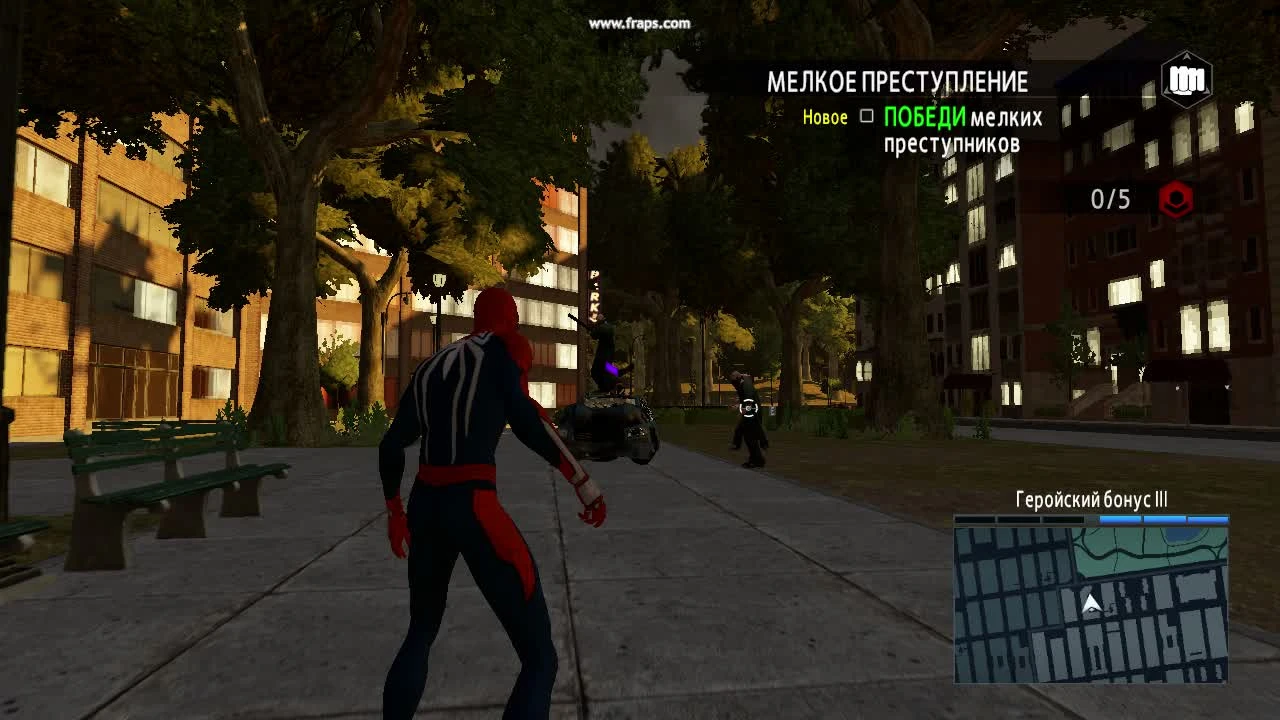This screenshot has width=1280, height=720.
Task: Click the 0/5 progress counter
Action: [1110, 199]
